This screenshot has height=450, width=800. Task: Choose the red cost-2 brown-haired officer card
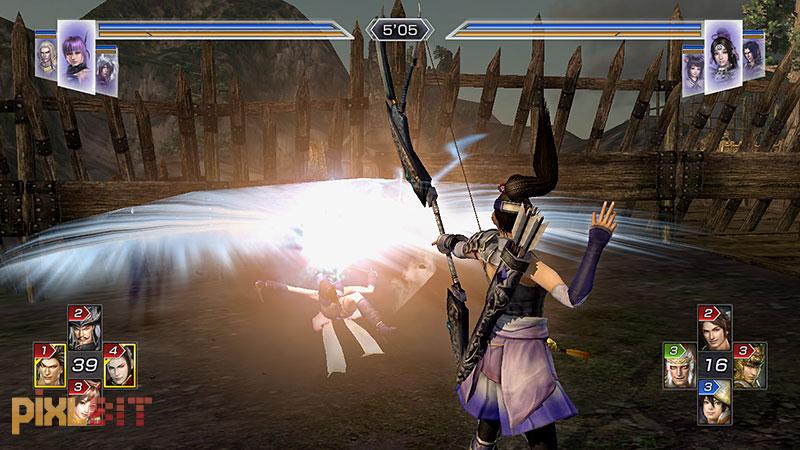pos(714,329)
